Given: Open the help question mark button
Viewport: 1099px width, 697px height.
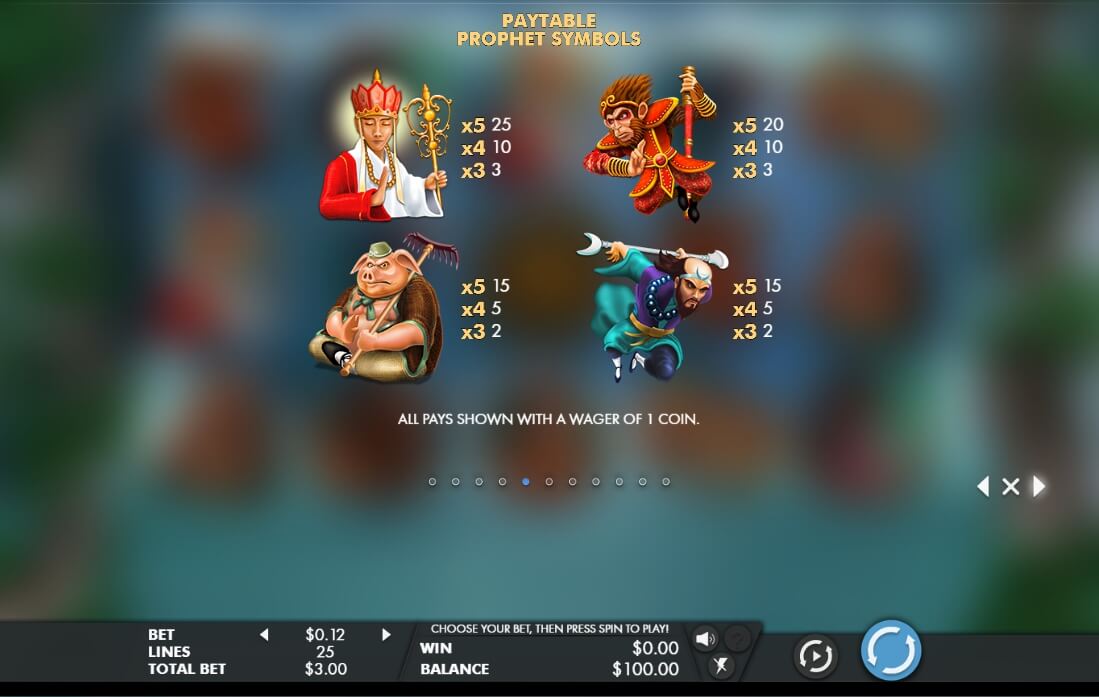Looking at the screenshot, I should 736,639.
